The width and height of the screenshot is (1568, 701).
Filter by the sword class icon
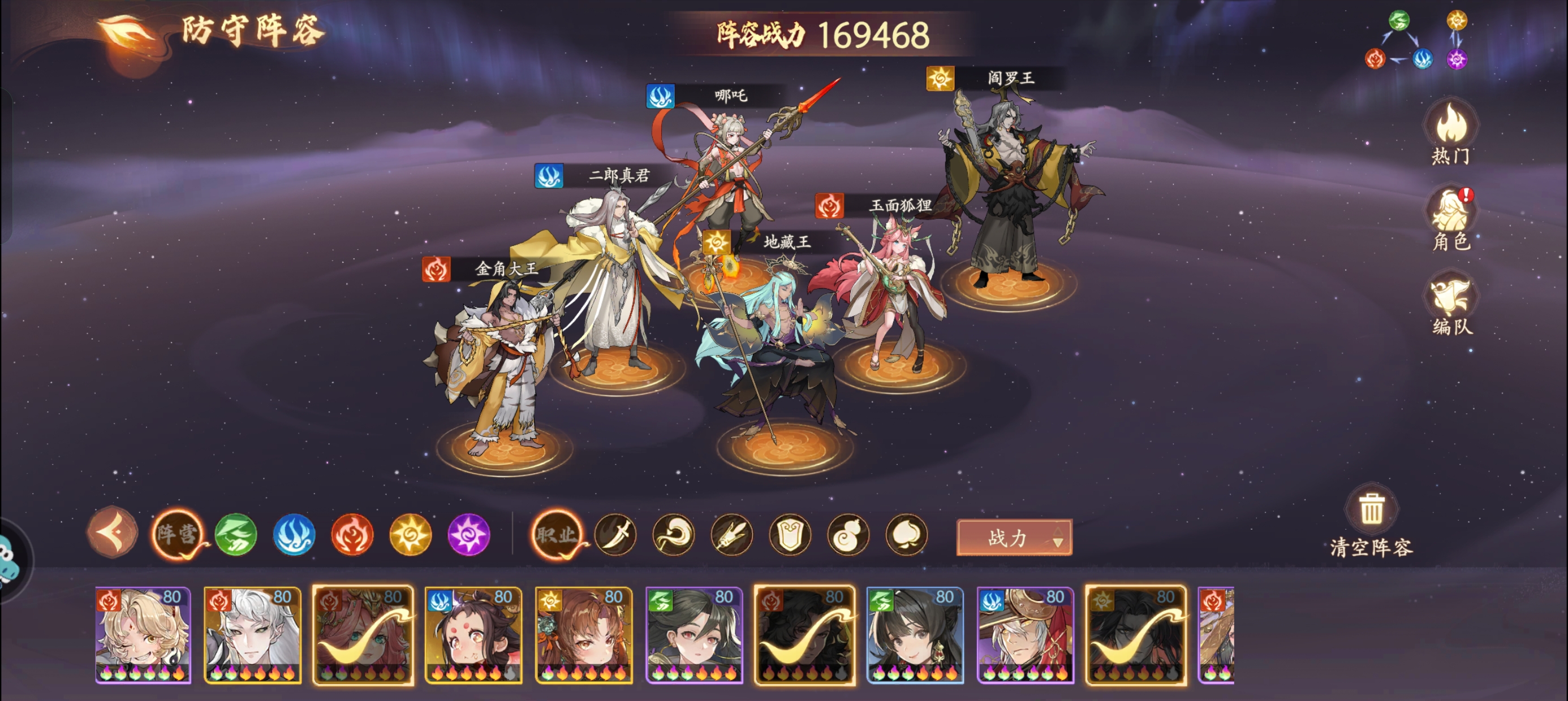[x=615, y=535]
